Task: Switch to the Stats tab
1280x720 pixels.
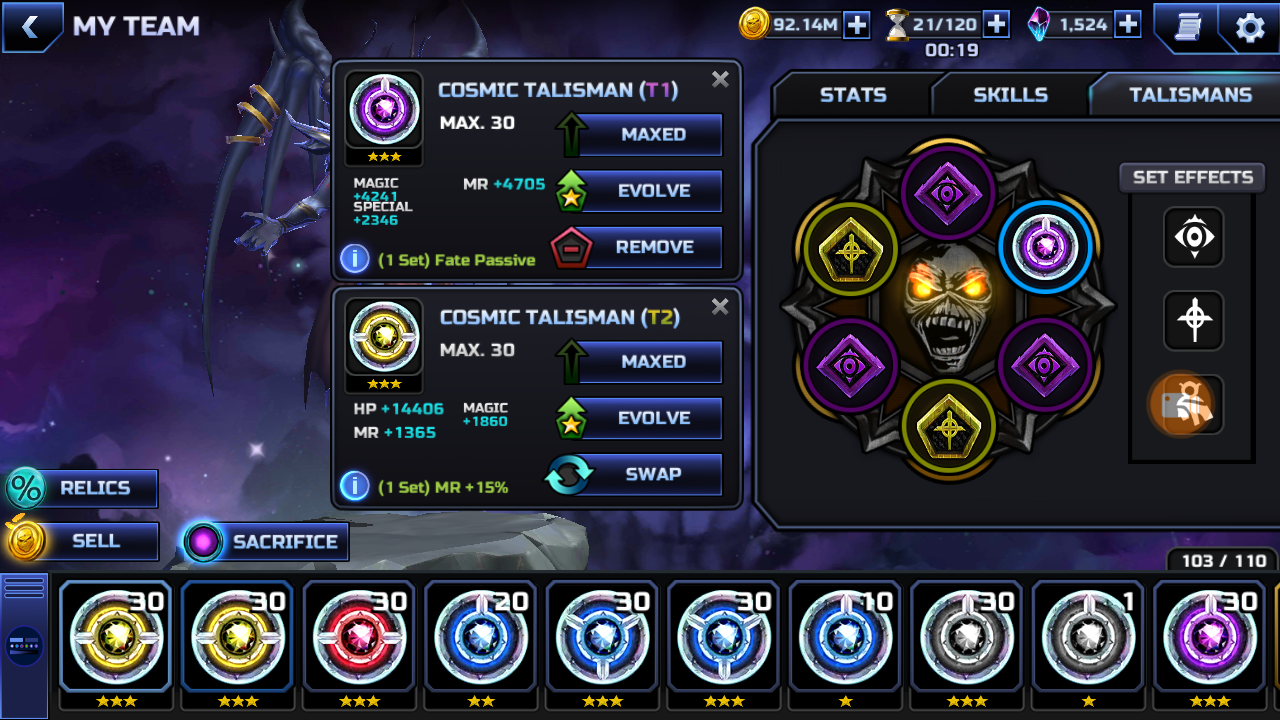Action: pyautogui.click(x=853, y=95)
